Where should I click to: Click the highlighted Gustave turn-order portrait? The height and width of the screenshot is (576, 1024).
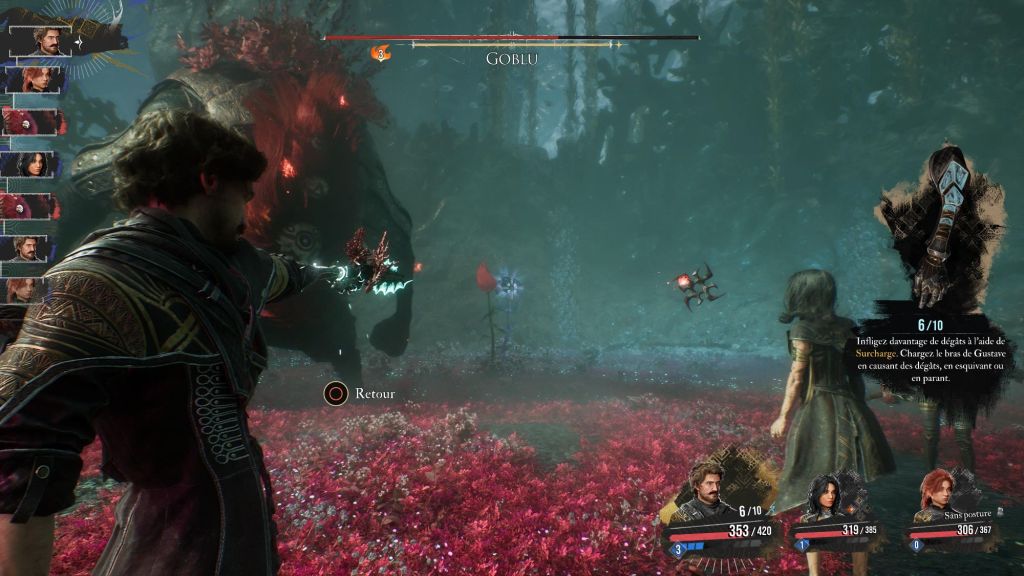tap(36, 40)
